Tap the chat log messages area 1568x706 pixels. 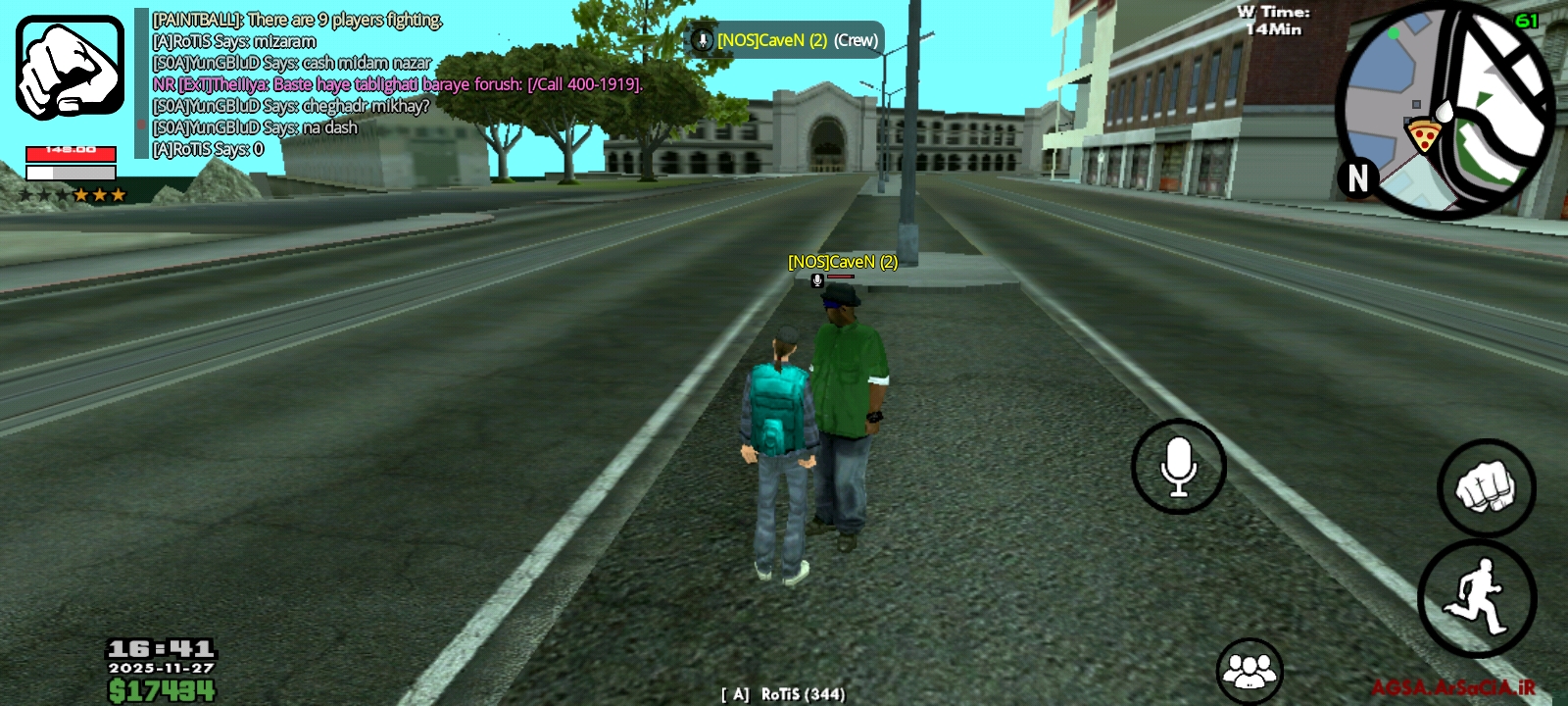pos(392,84)
